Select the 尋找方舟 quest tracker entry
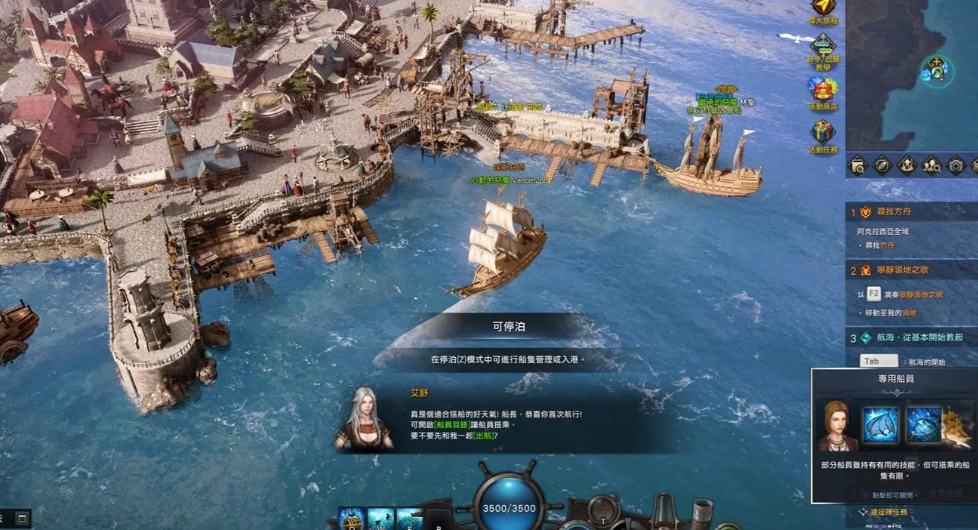The image size is (978, 530). coord(895,212)
